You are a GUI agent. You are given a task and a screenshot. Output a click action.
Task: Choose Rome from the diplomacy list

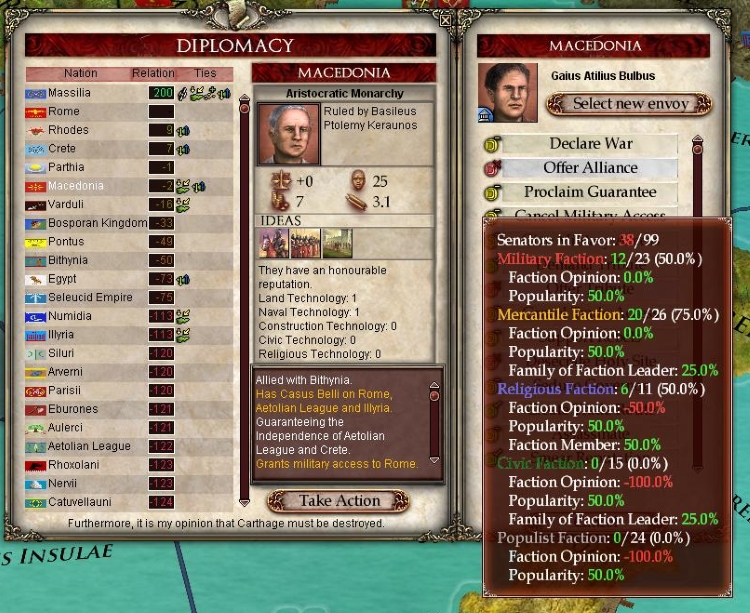pyautogui.click(x=64, y=112)
